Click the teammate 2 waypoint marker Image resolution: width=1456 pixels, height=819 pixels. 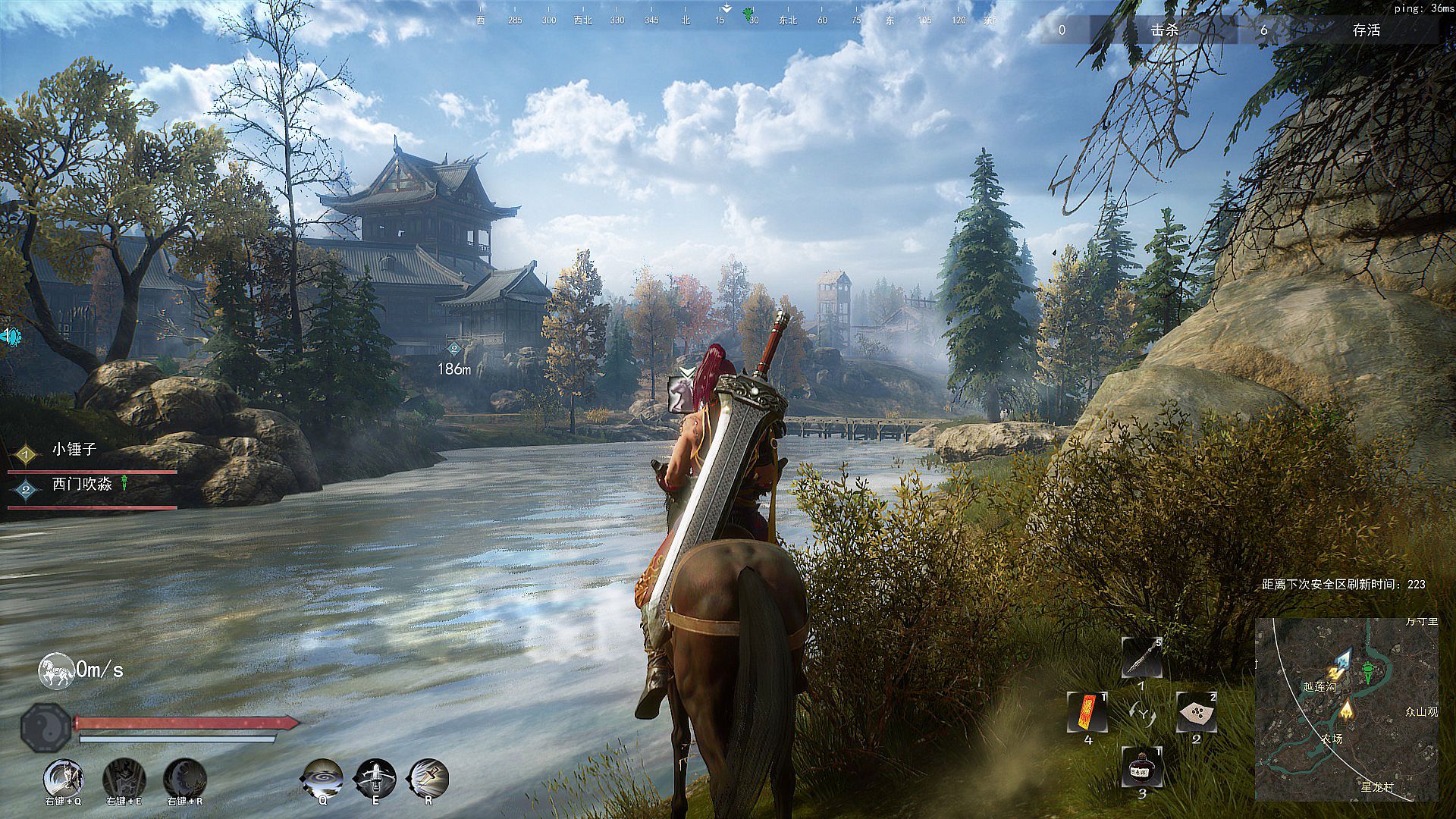(x=454, y=350)
